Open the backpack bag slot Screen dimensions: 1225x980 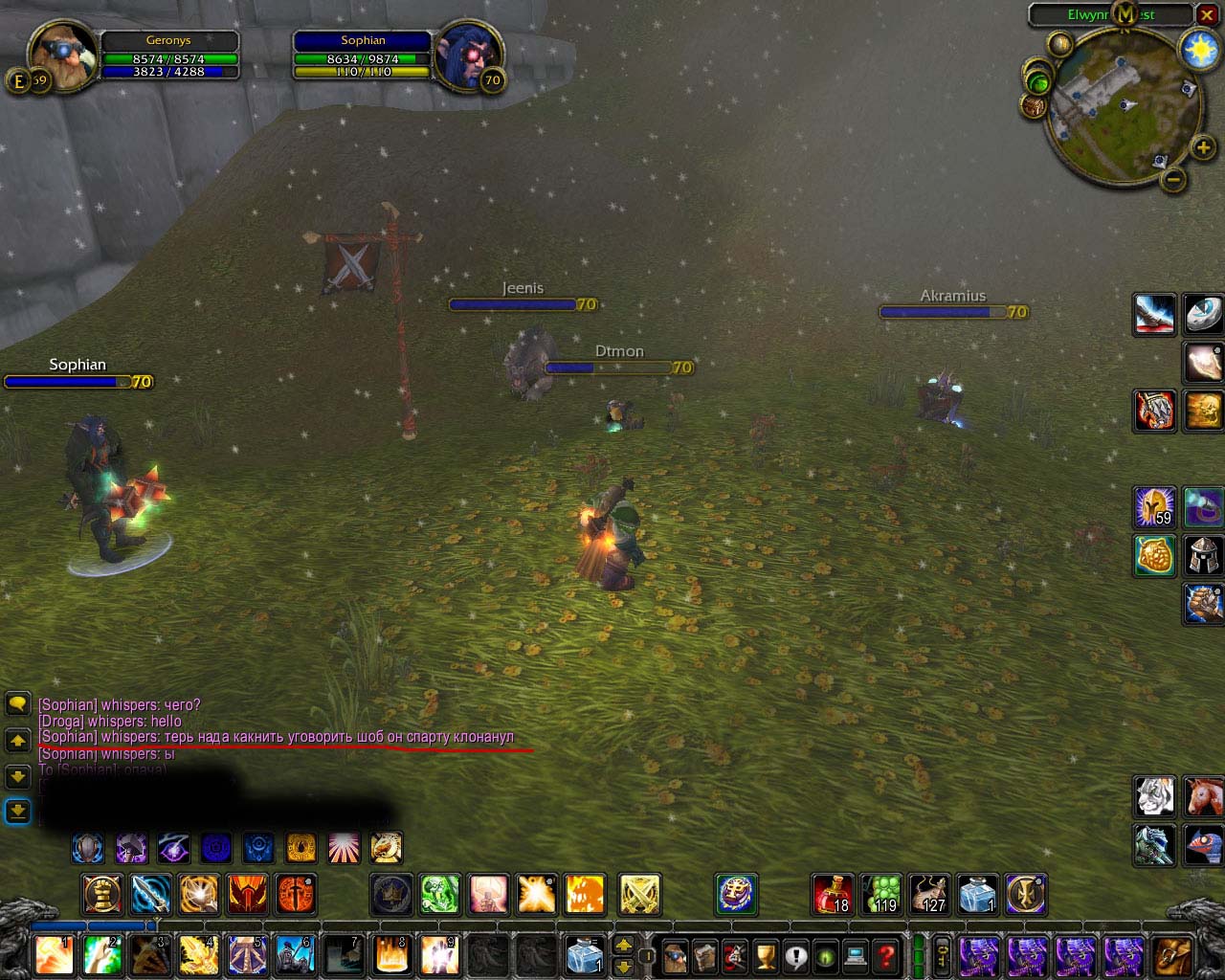(x=1172, y=955)
